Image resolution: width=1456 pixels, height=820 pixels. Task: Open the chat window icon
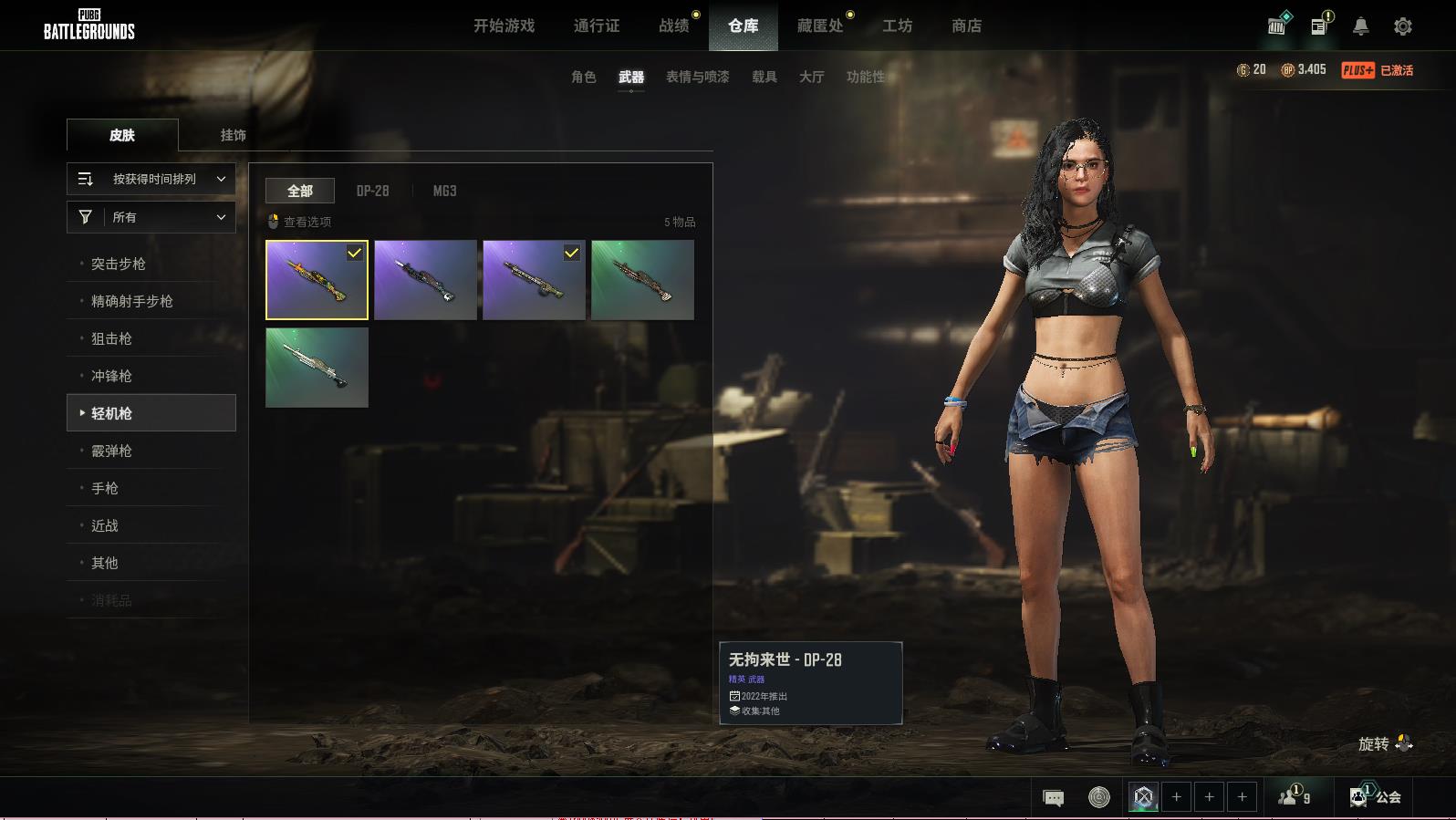coord(1053,798)
